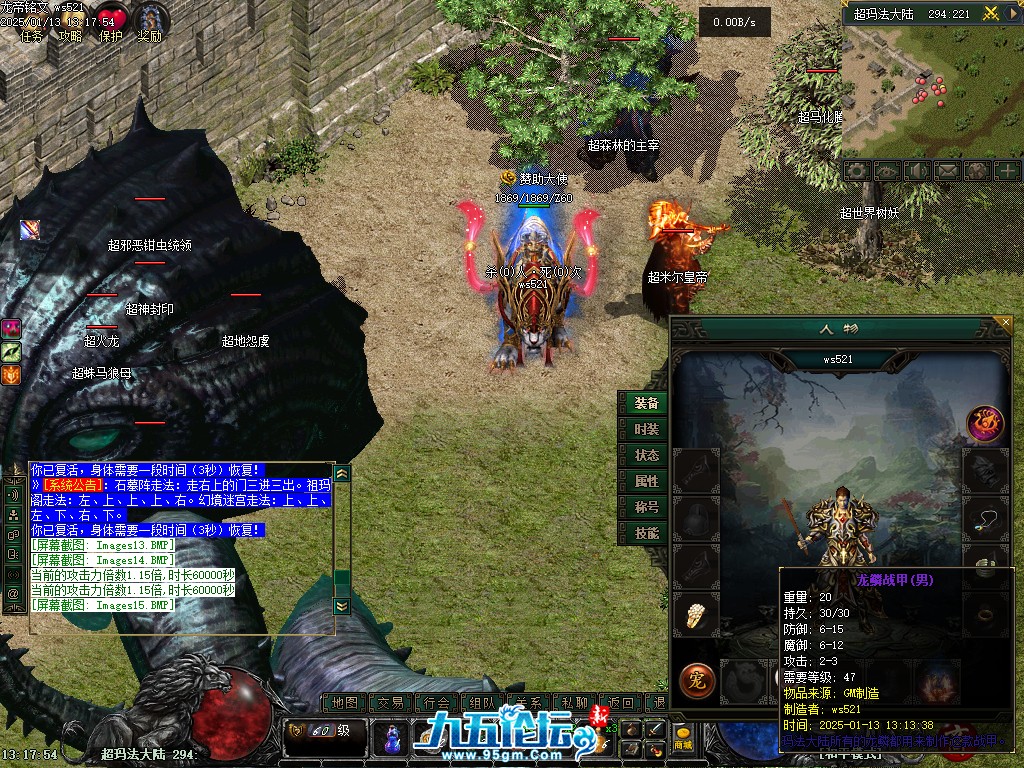Switch to the 属性 attributes tab
Screen dimensions: 1024x768
pyautogui.click(x=646, y=481)
